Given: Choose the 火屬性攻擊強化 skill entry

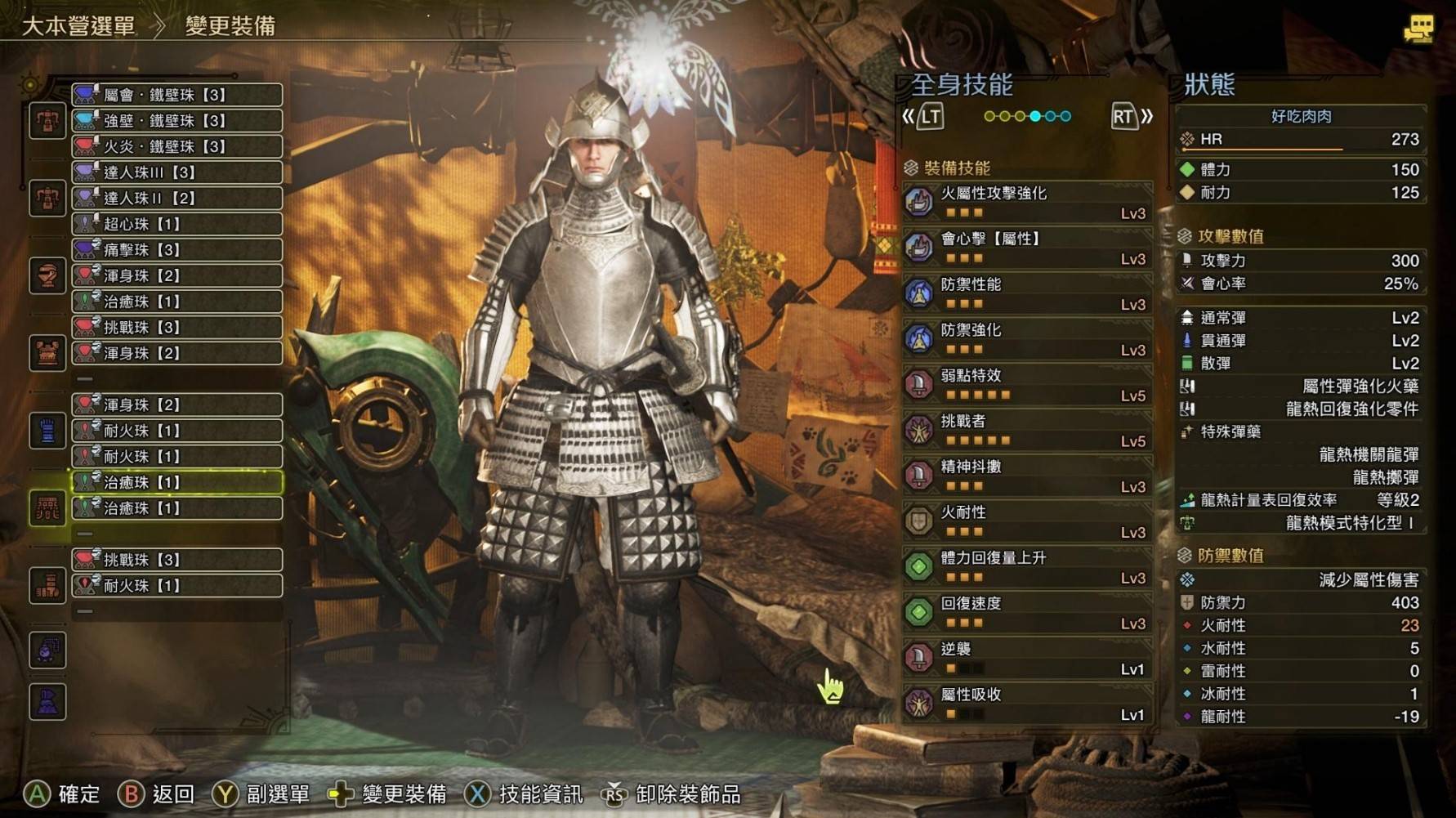Looking at the screenshot, I should [x=1028, y=202].
